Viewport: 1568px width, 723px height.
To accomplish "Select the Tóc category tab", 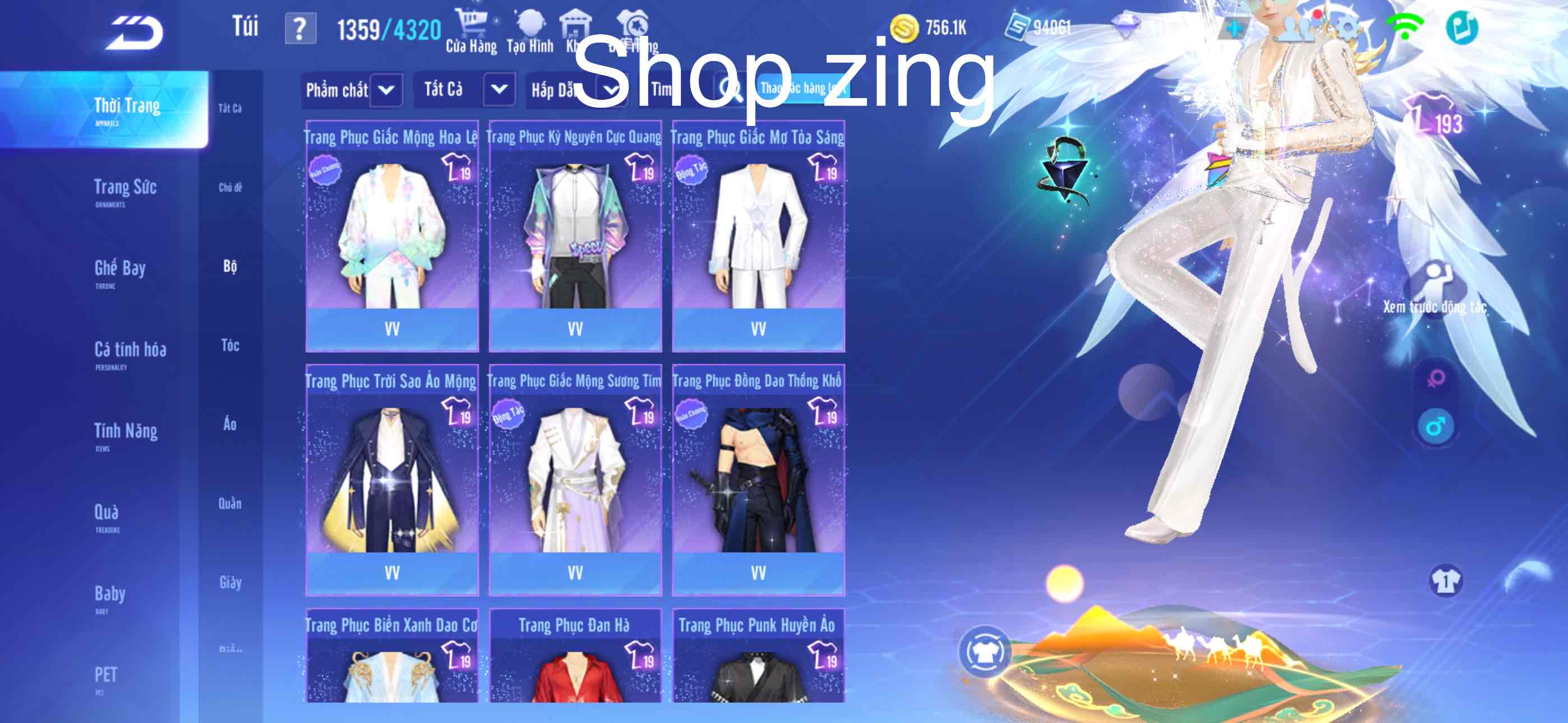I will tap(230, 346).
